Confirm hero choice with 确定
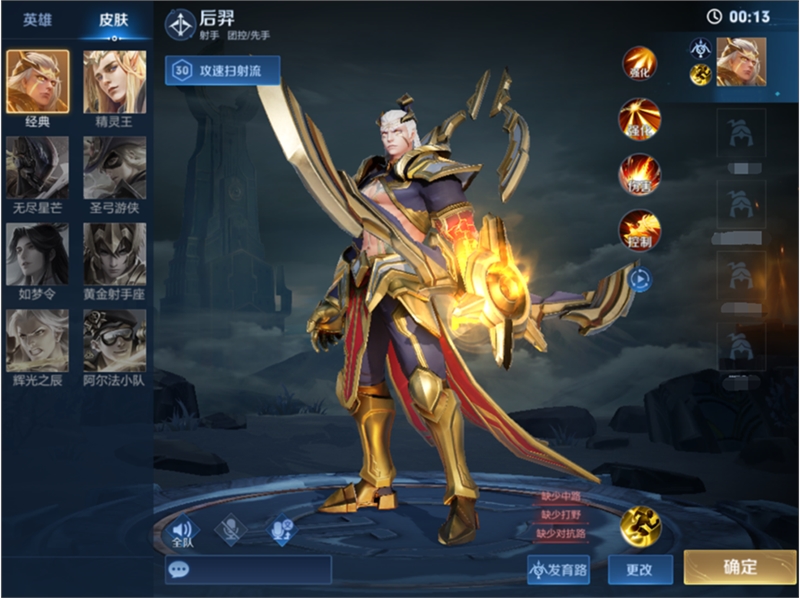The height and width of the screenshot is (598, 800). (740, 567)
